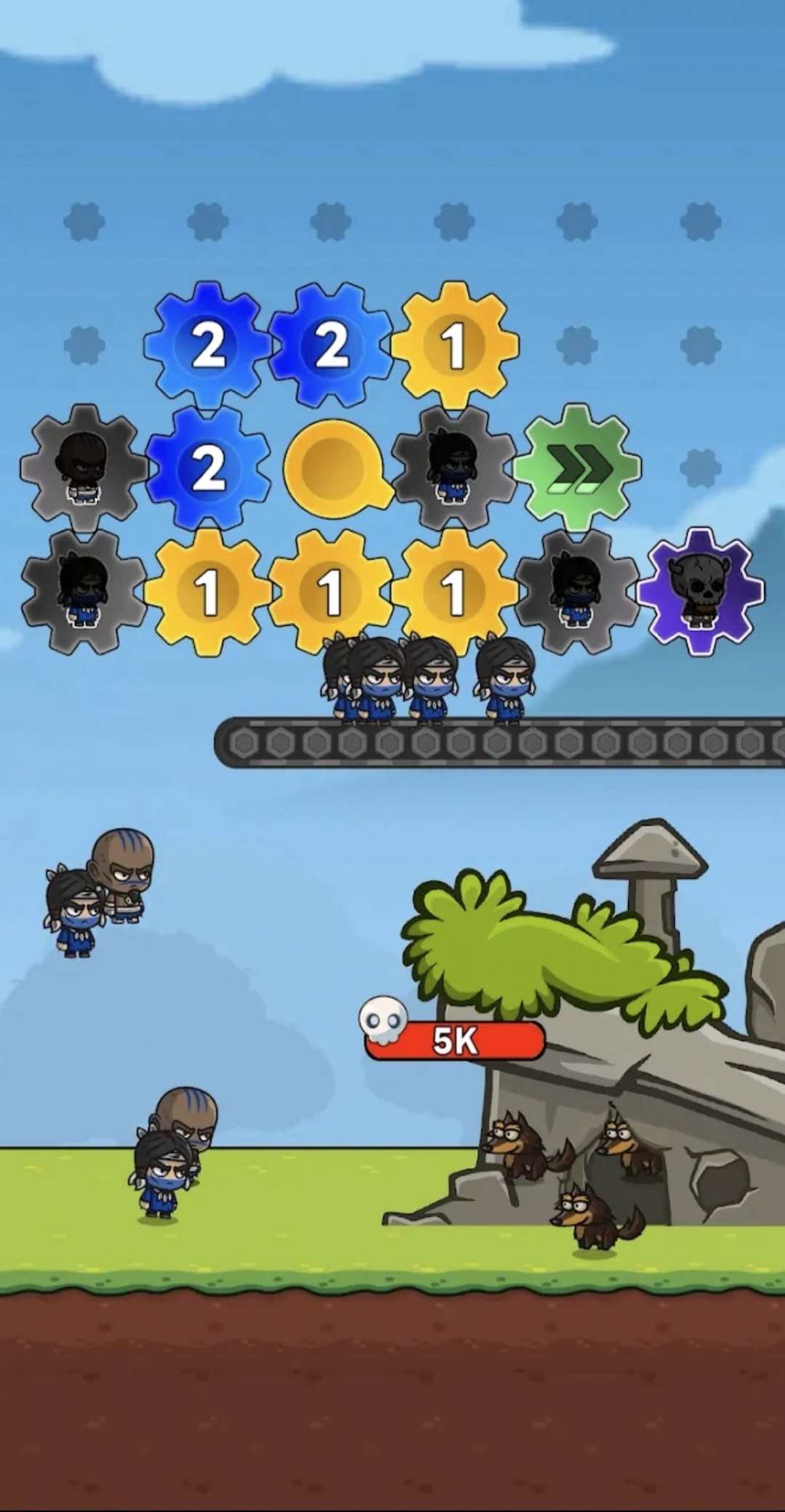Tap the purple skull warrior gear
Viewport: 785px width, 1512px height.
(700, 590)
